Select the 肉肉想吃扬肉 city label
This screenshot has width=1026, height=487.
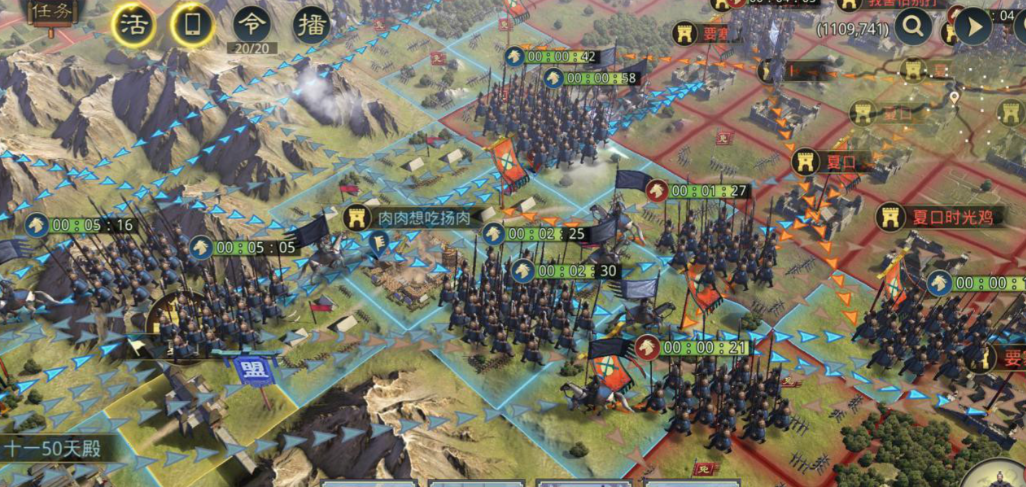tap(411, 218)
